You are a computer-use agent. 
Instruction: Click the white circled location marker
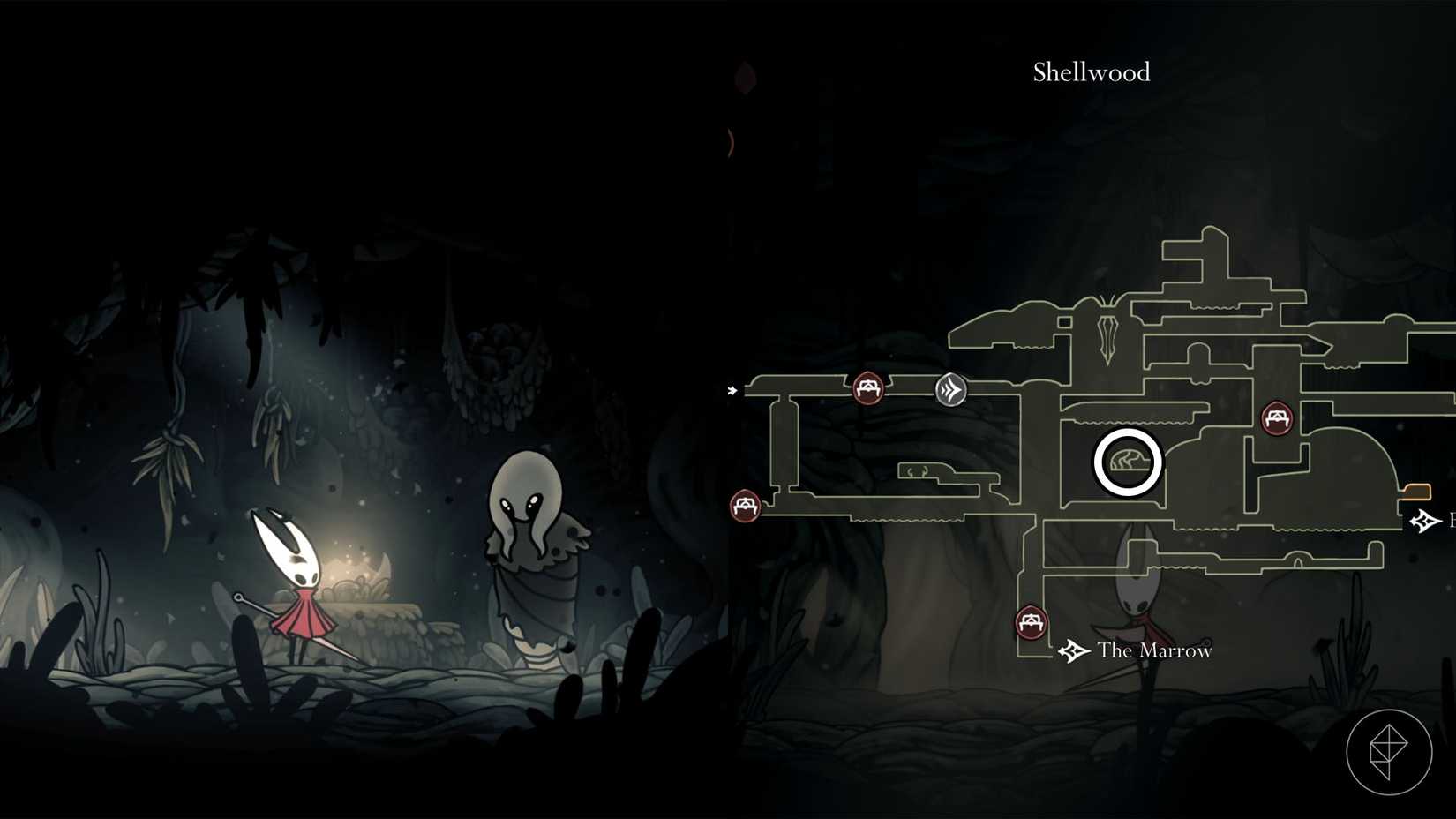[1130, 461]
